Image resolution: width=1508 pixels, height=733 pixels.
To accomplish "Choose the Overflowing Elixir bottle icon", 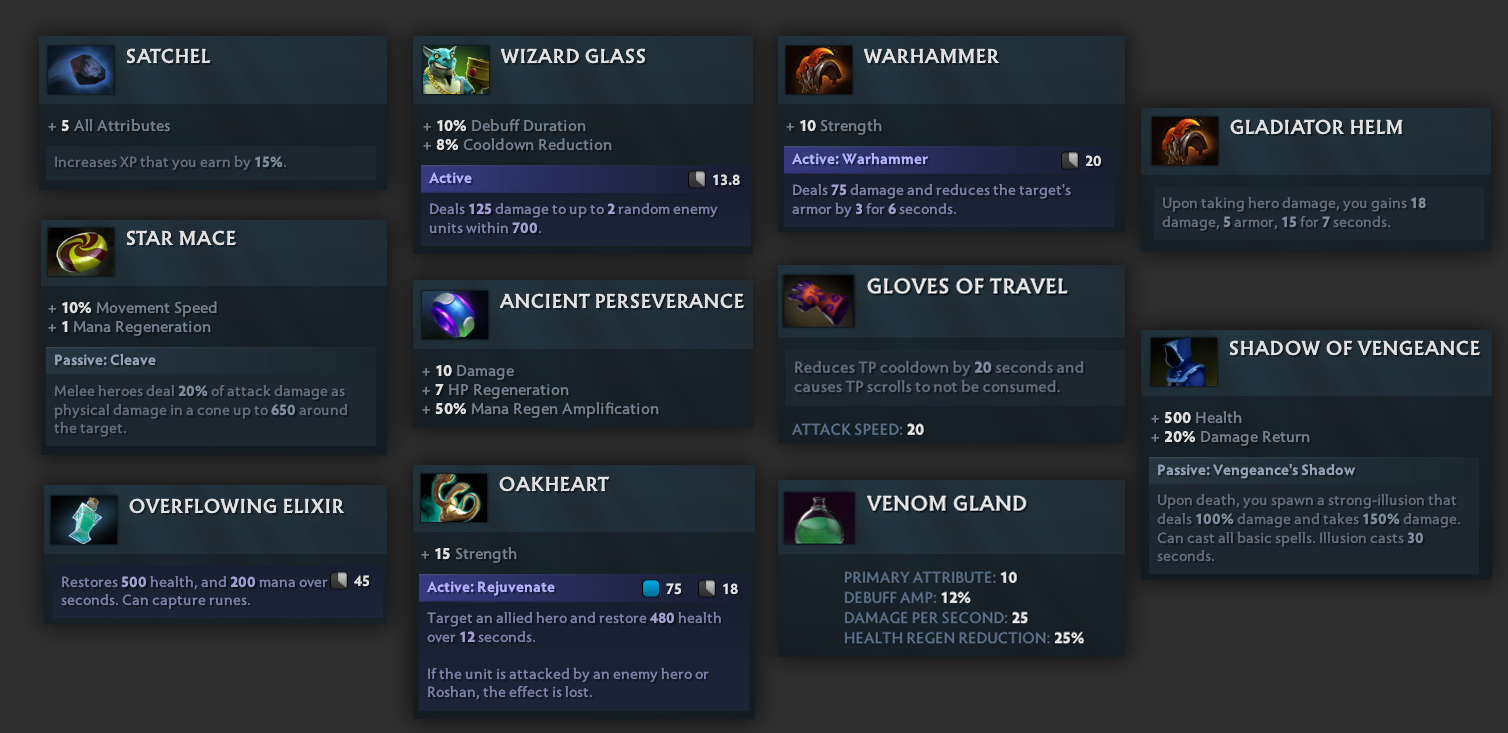I will [x=84, y=520].
